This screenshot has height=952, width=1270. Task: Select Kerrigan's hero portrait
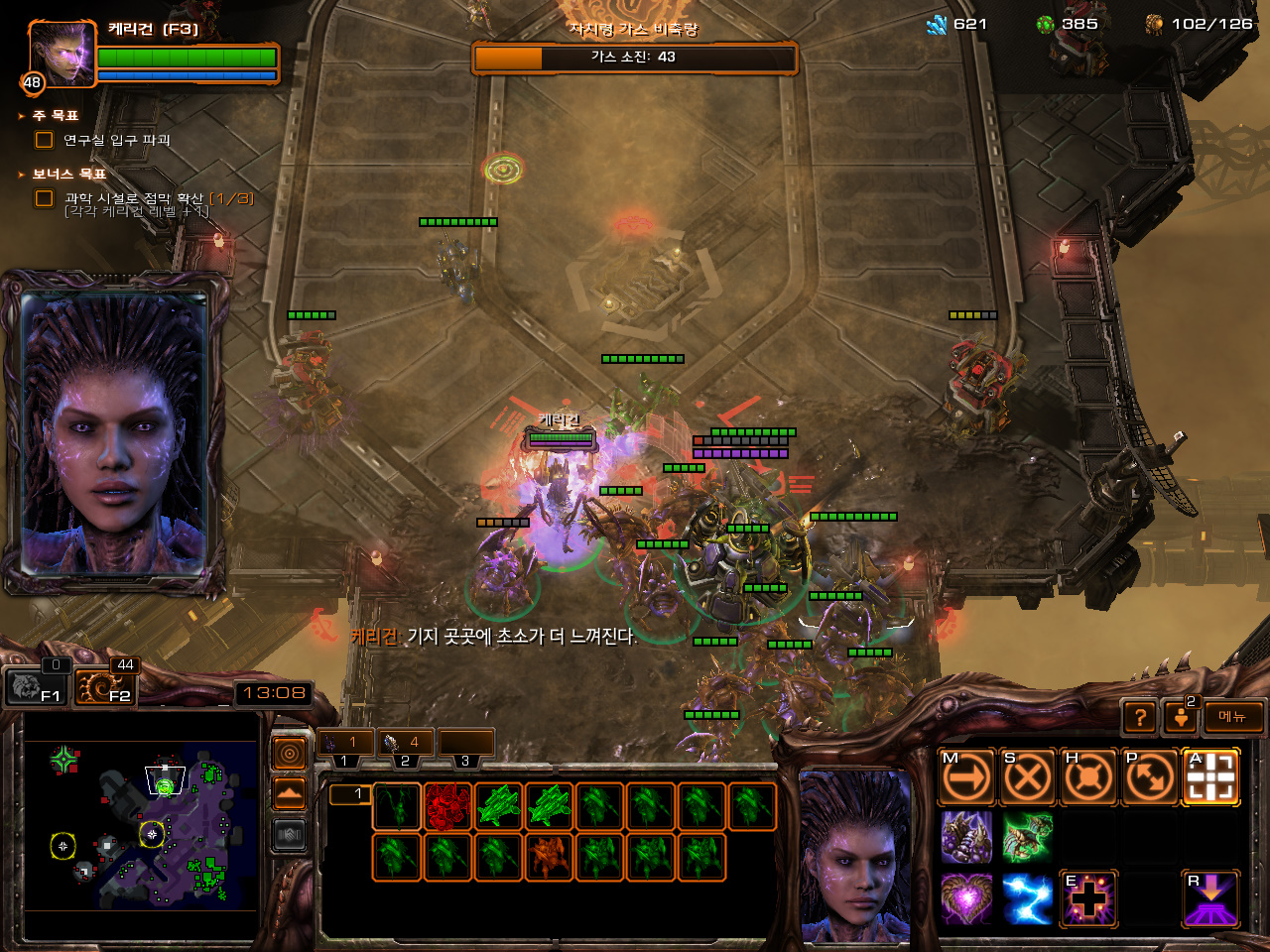[62, 55]
